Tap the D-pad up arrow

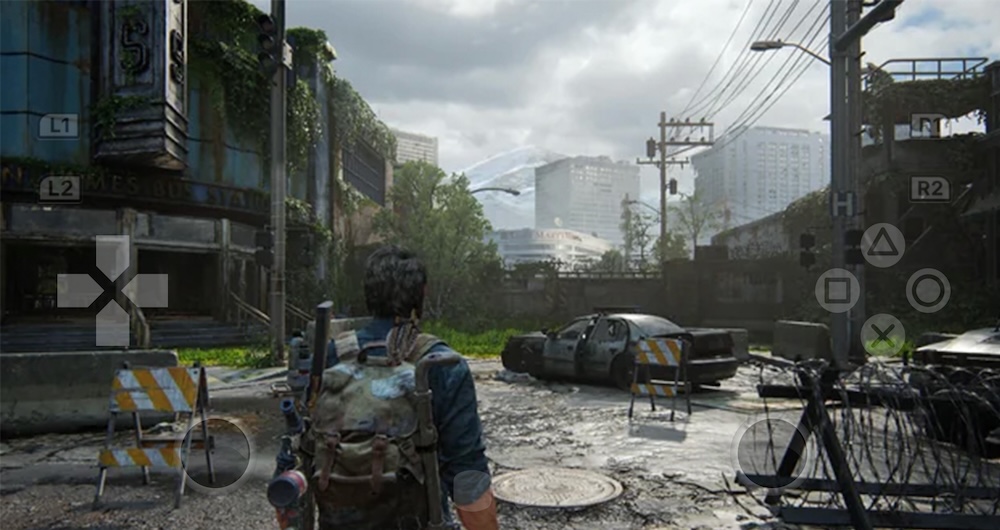coord(112,255)
